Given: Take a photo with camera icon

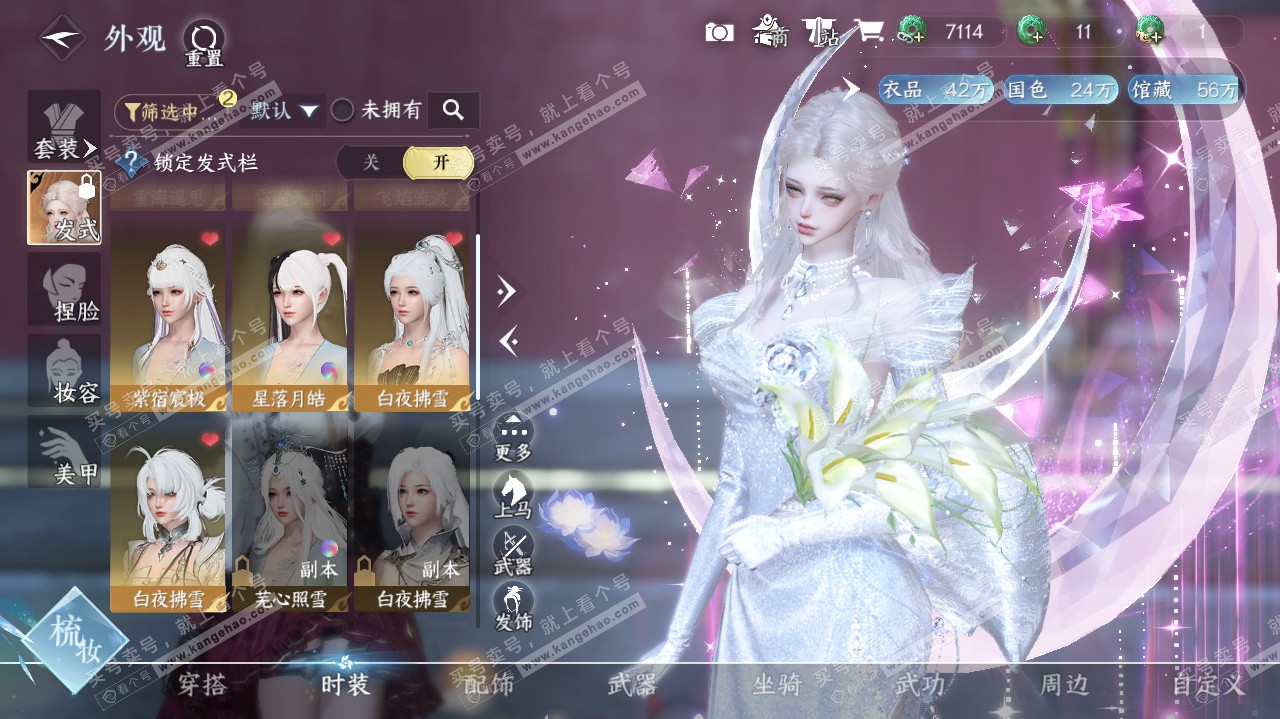Looking at the screenshot, I should coord(719,32).
